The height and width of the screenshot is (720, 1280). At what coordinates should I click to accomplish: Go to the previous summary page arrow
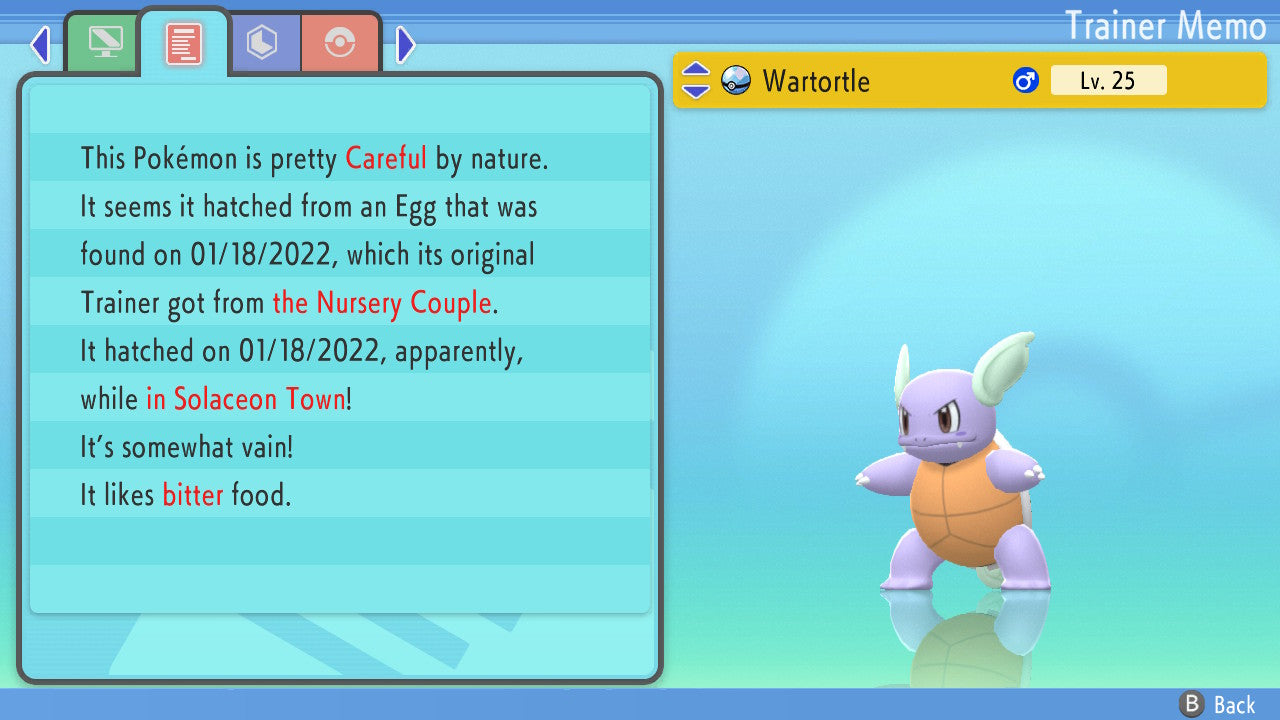point(40,44)
